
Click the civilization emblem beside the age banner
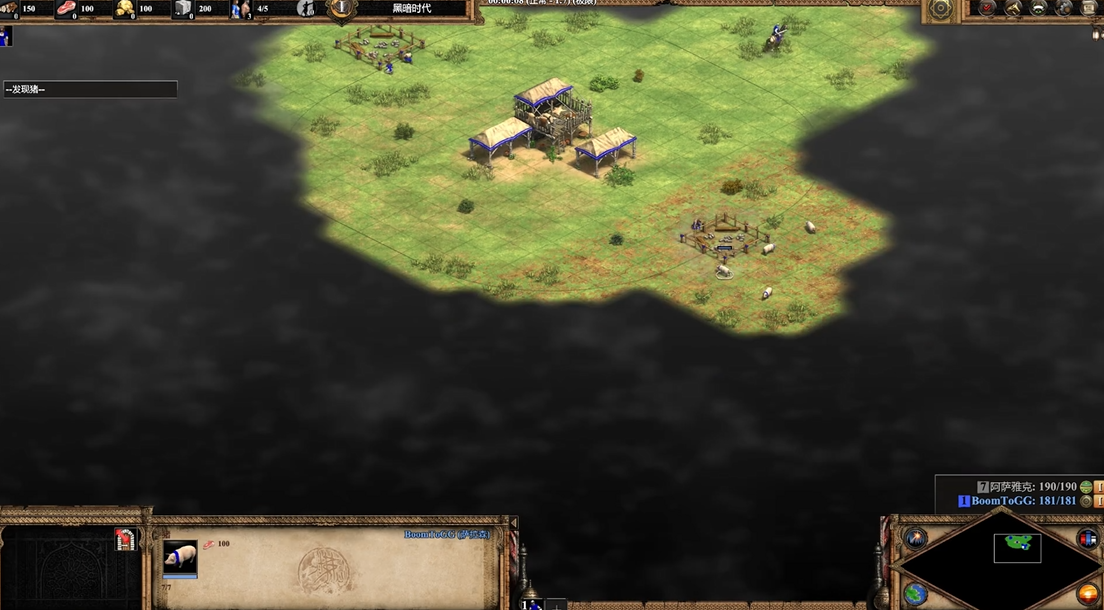click(x=342, y=8)
